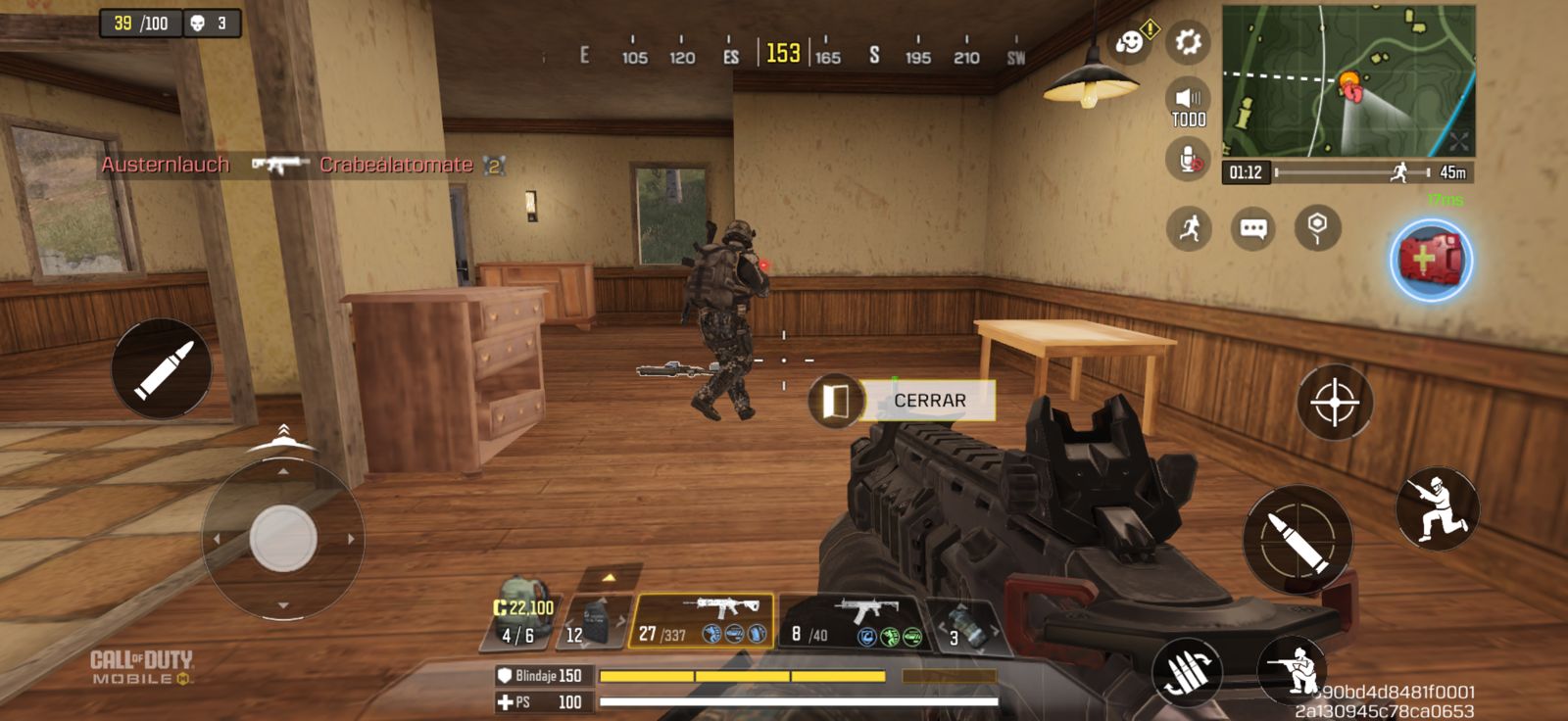The height and width of the screenshot is (721, 1568).
Task: Open the emote wheel icon
Action: (x=1131, y=42)
